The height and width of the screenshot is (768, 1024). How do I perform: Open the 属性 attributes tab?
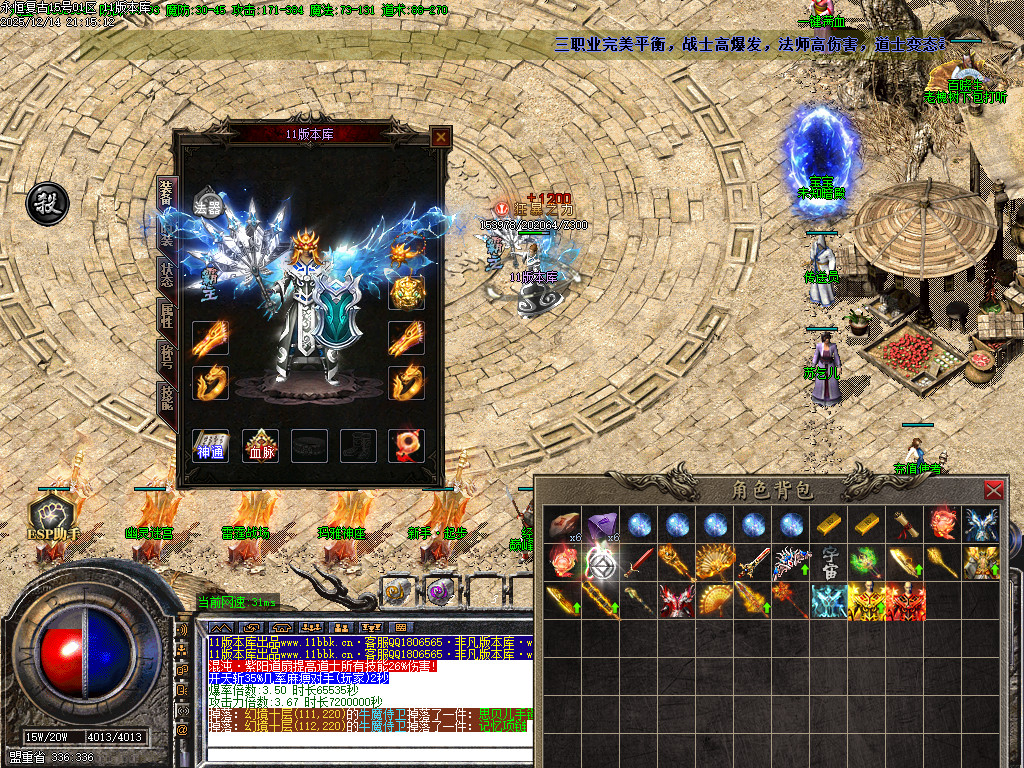click(x=166, y=316)
